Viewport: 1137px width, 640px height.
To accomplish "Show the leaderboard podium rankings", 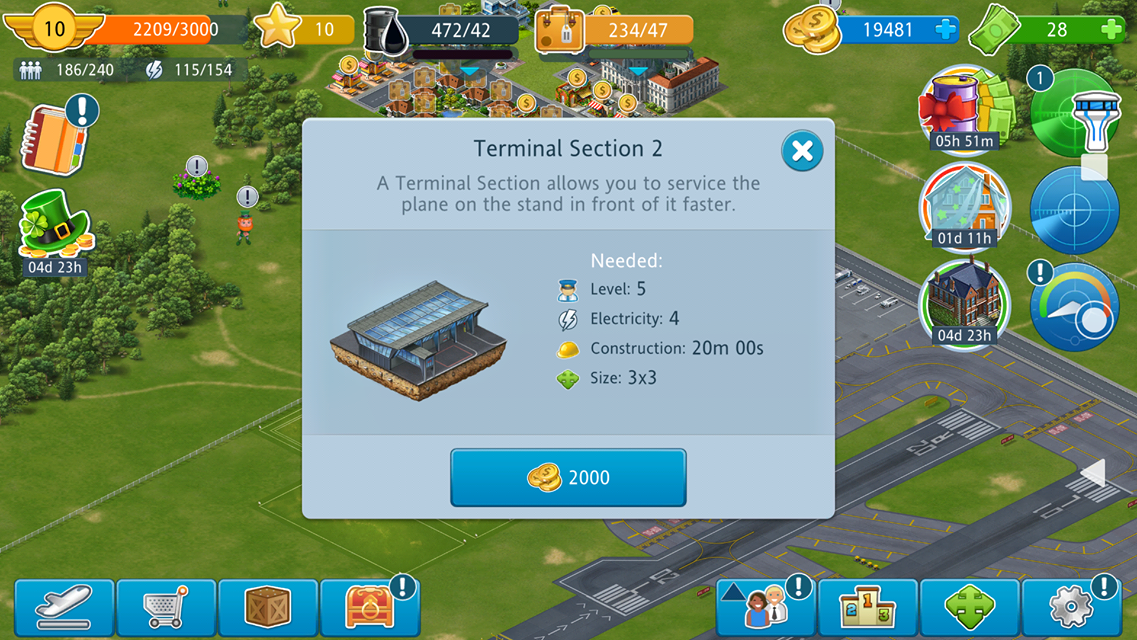I will tap(867, 607).
